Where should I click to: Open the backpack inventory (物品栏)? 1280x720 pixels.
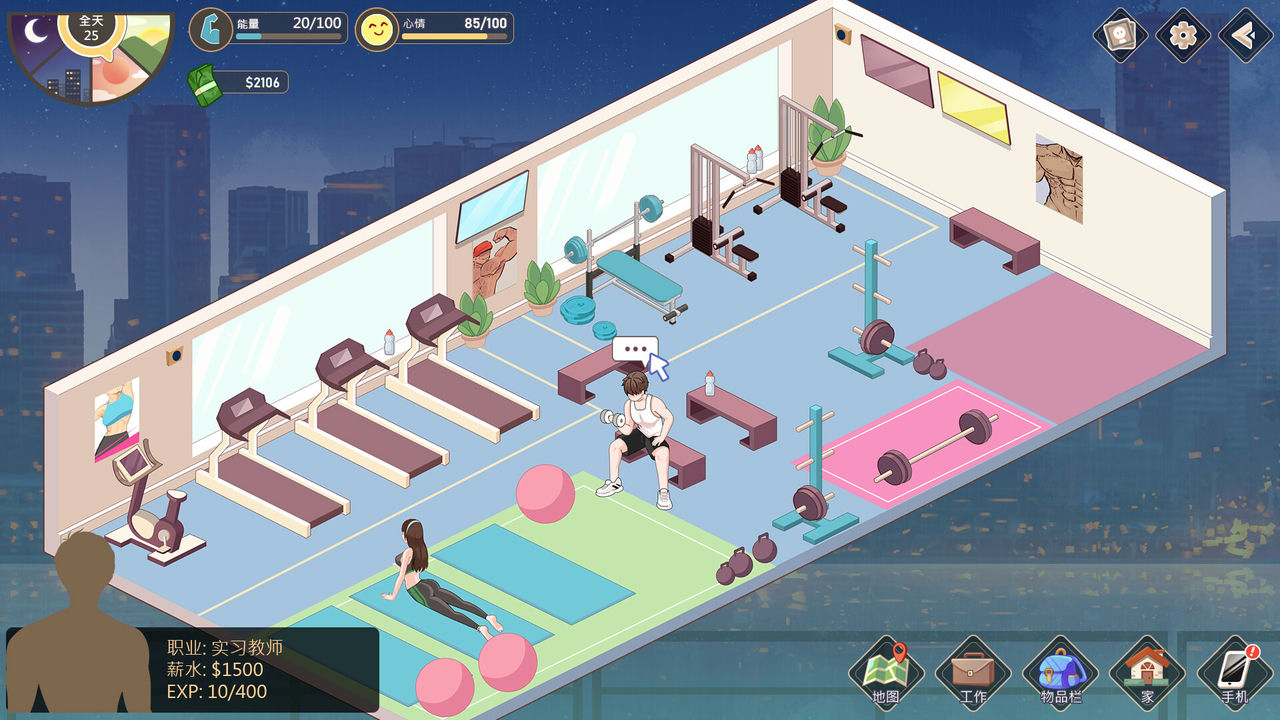point(1060,672)
